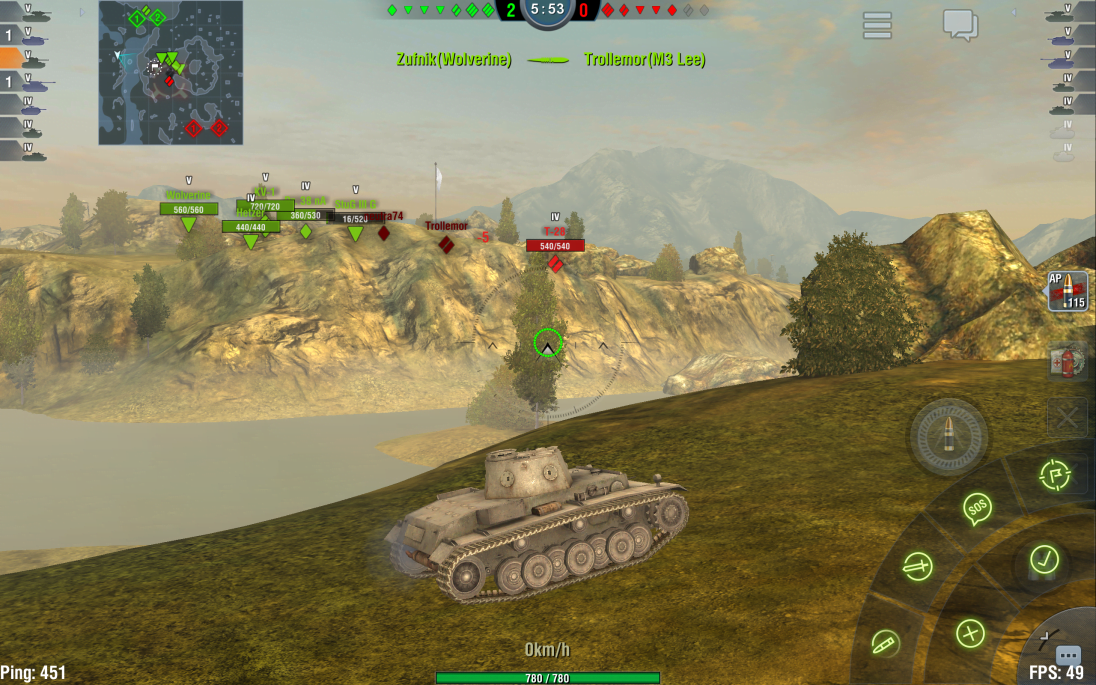Viewport: 1096px width, 685px height.
Task: Open the small chat bubble near FPS counter
Action: point(1068,655)
